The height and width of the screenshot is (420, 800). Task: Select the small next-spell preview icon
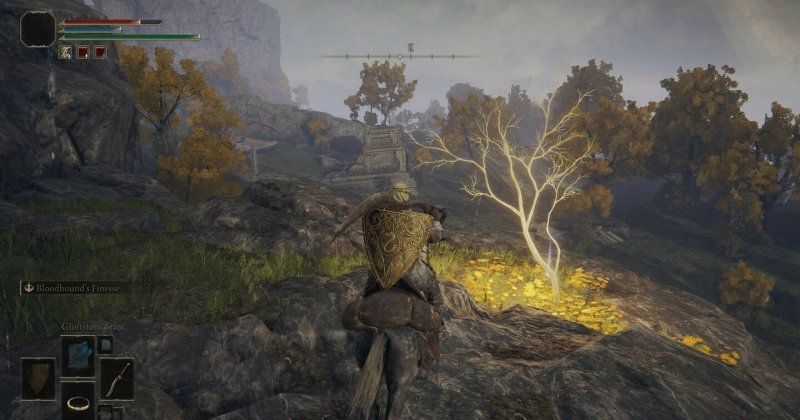(105, 345)
